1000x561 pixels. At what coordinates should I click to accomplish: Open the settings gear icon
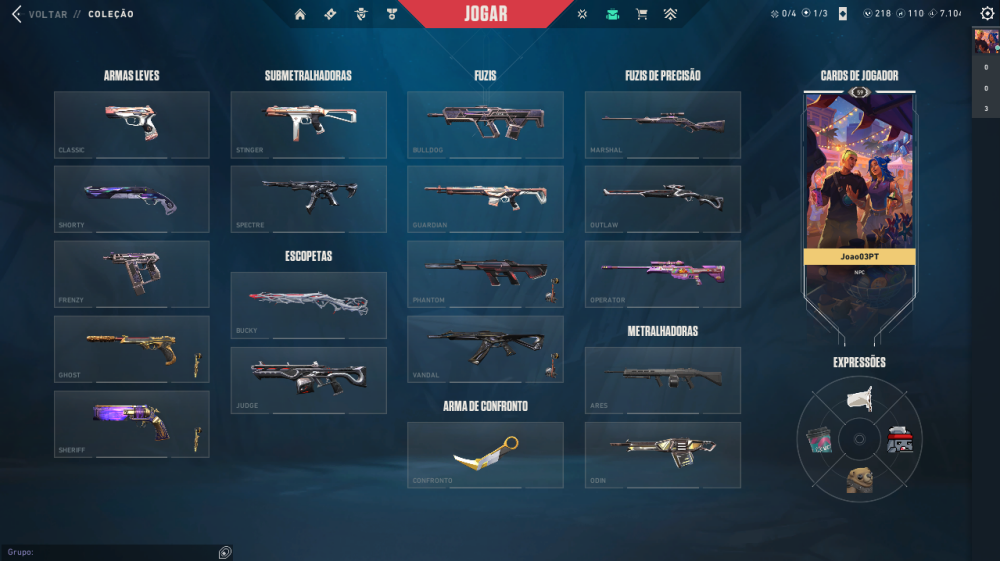[x=987, y=14]
